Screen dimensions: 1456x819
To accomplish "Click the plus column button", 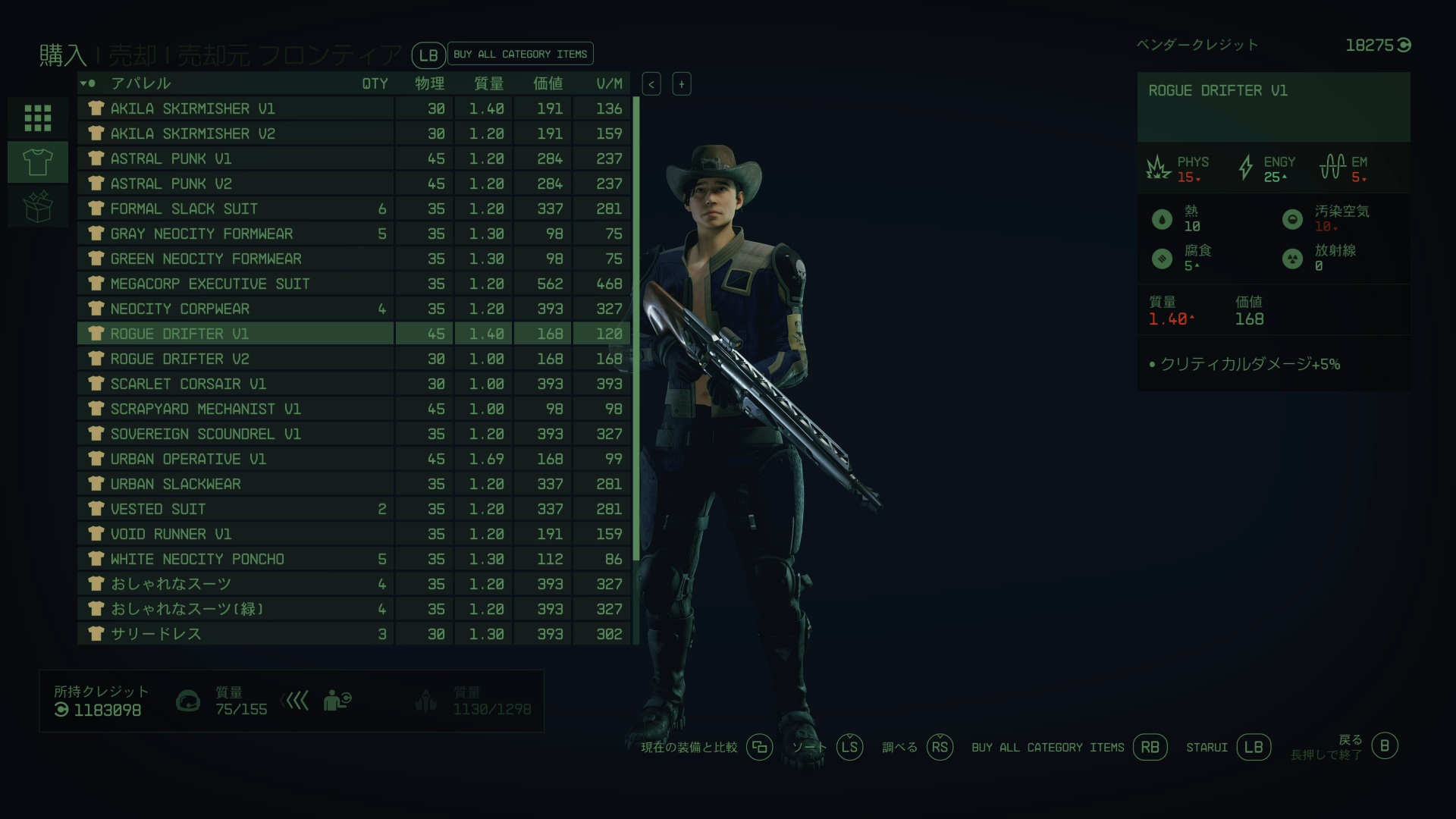I will (x=682, y=84).
